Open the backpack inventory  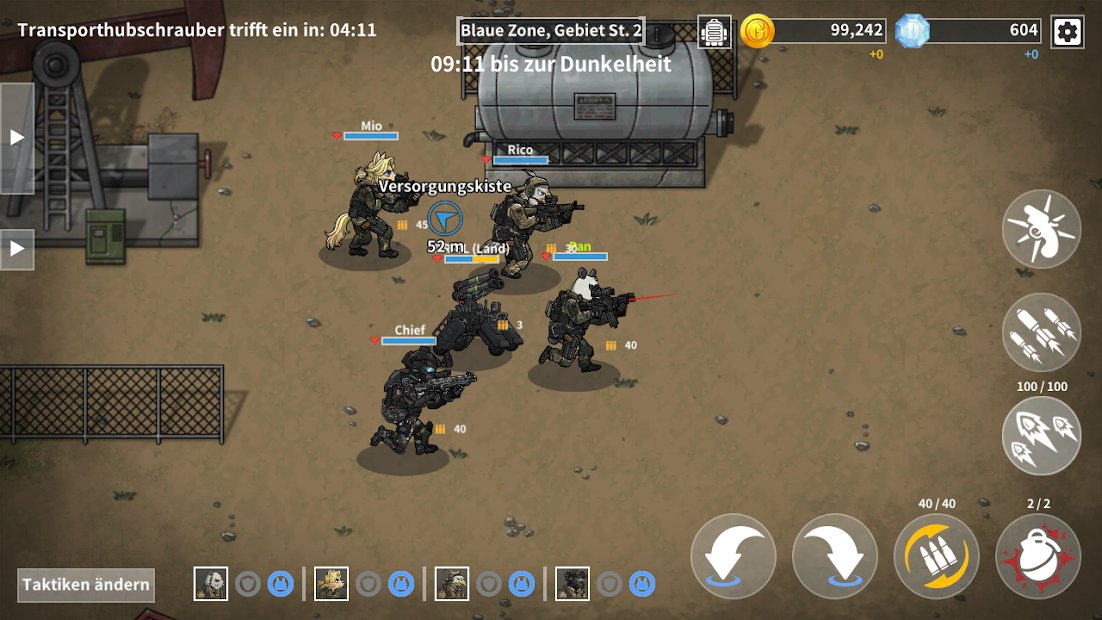[714, 32]
